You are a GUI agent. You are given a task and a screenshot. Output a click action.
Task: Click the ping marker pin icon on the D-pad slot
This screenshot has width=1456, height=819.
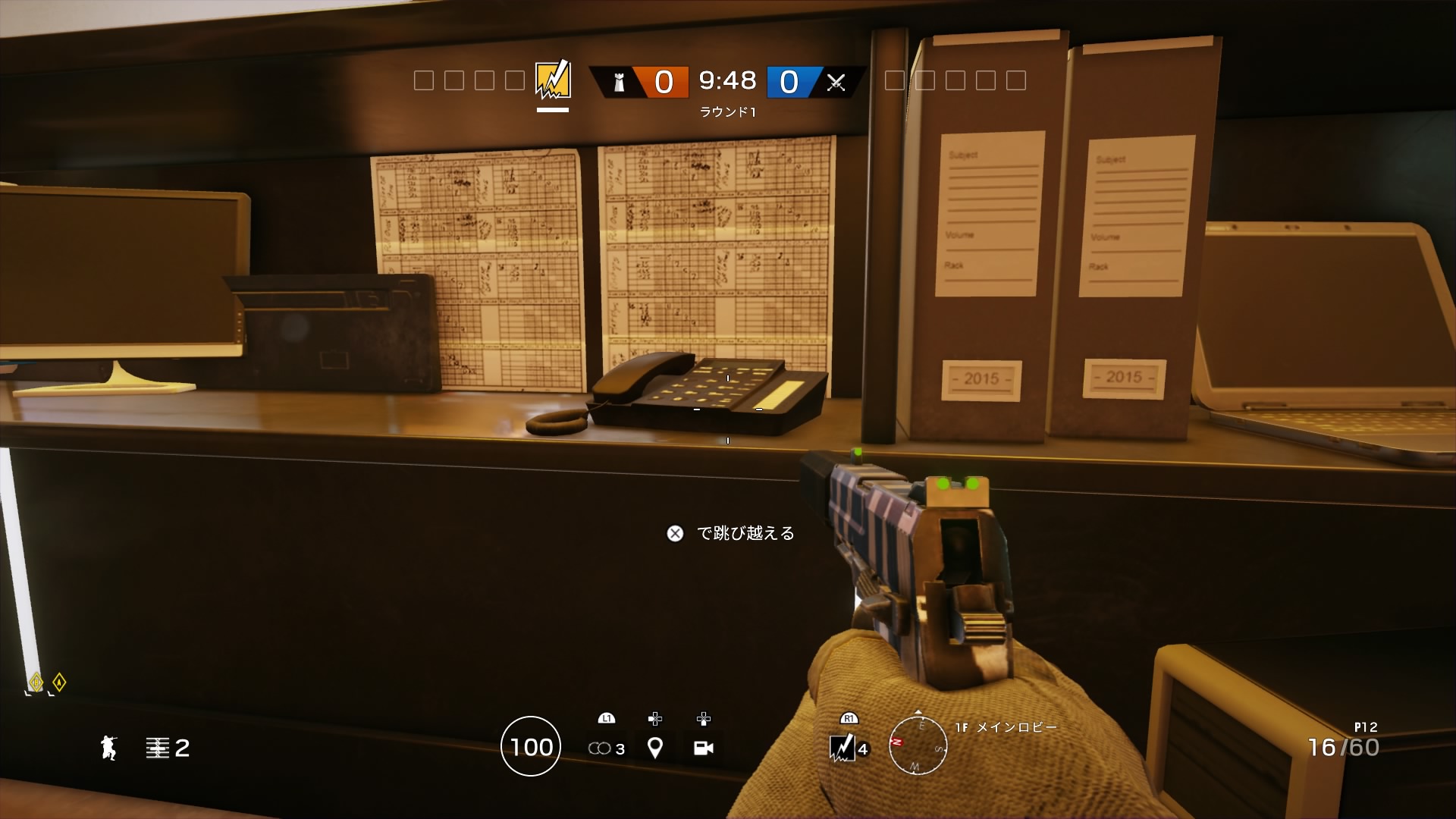tap(654, 746)
